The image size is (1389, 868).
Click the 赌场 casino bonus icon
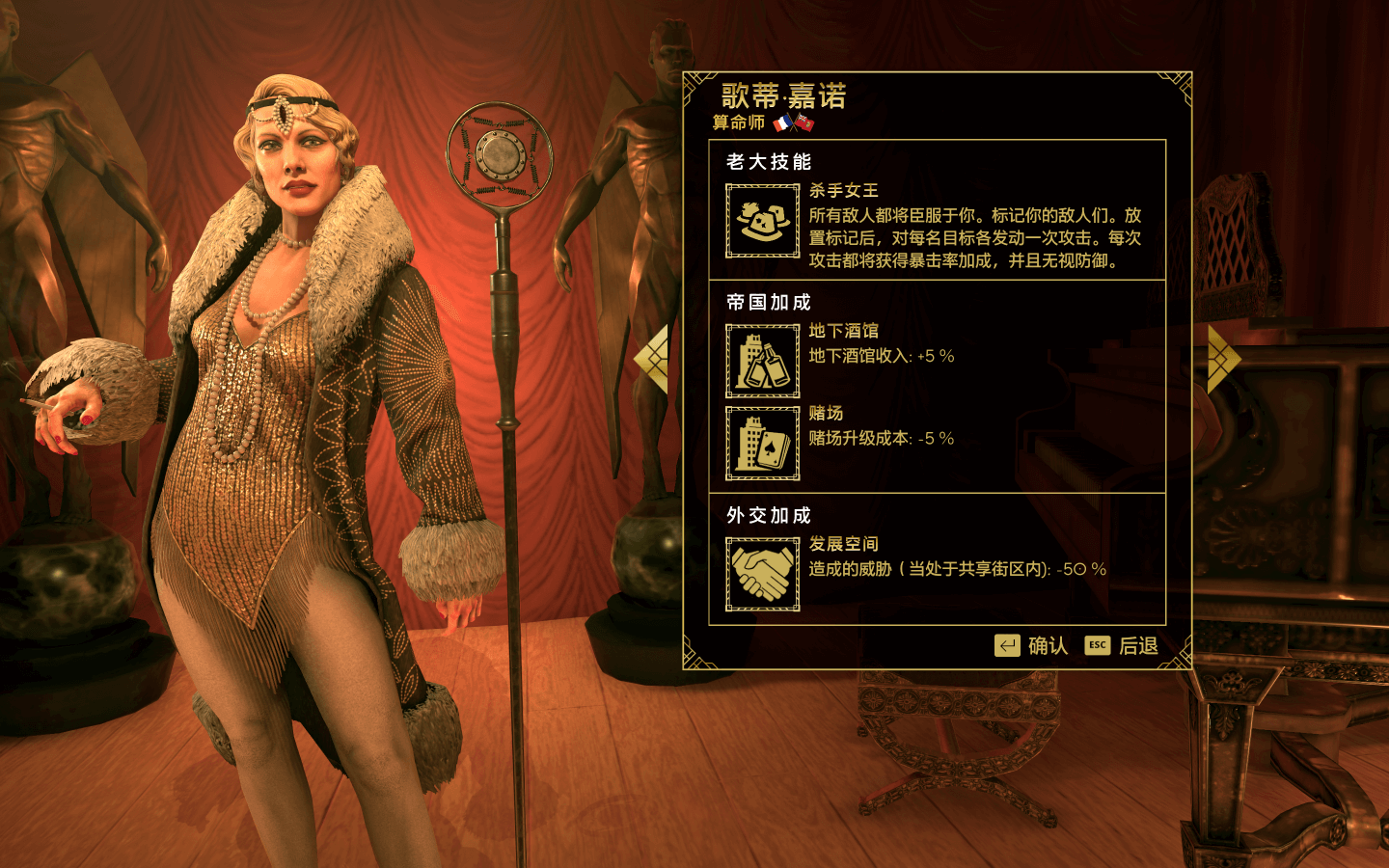762,443
